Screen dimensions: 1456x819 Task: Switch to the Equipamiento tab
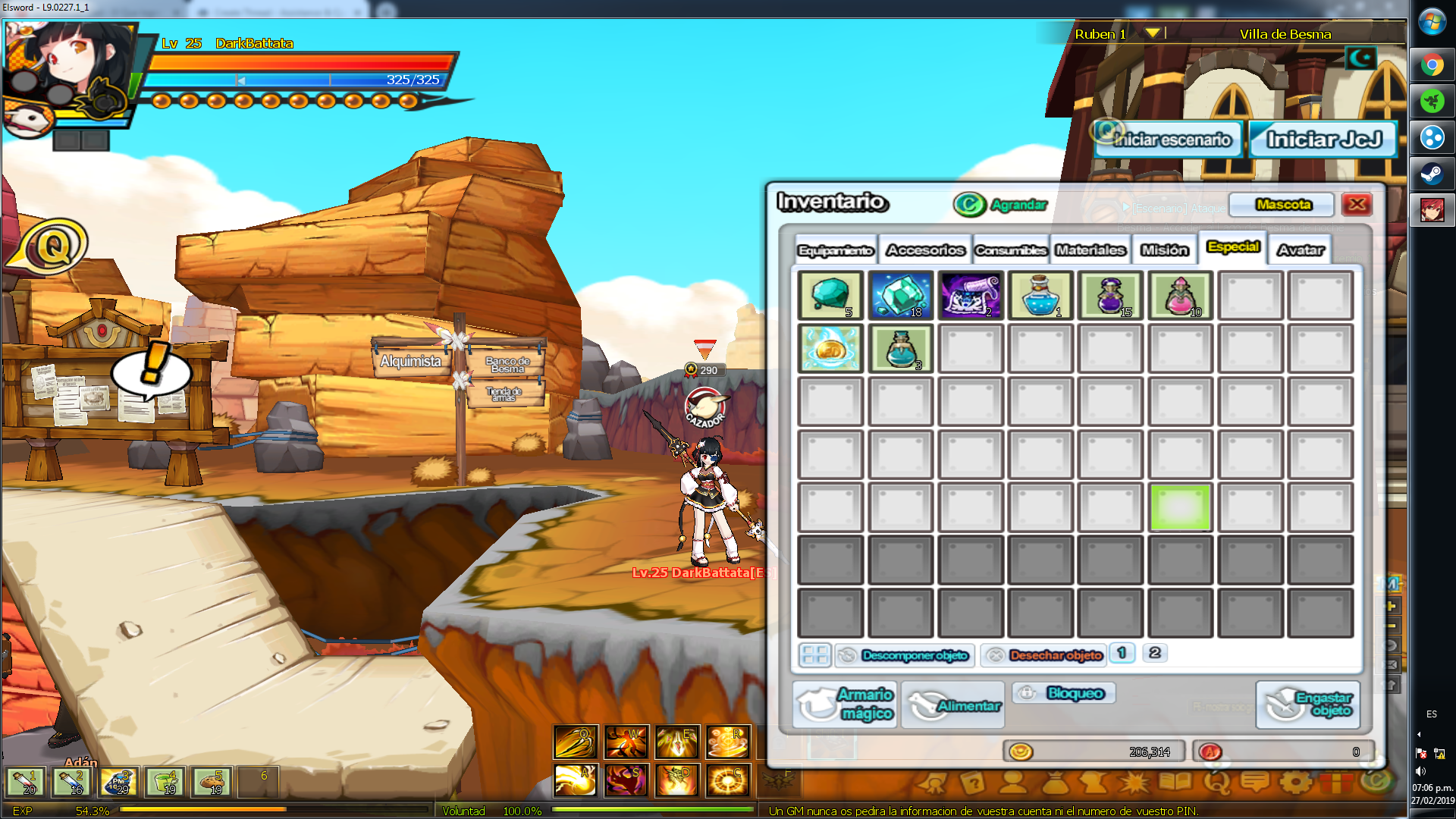[836, 250]
